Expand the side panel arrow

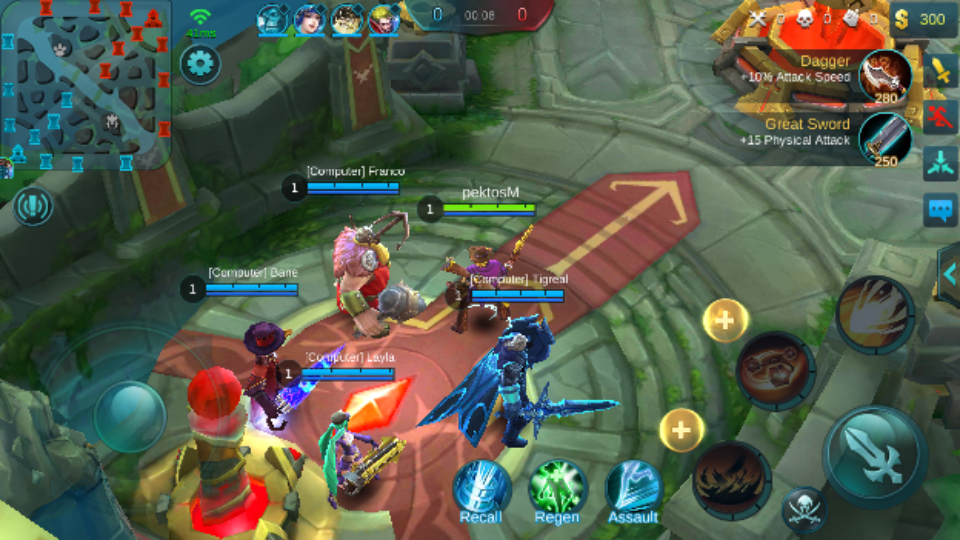[x=949, y=271]
